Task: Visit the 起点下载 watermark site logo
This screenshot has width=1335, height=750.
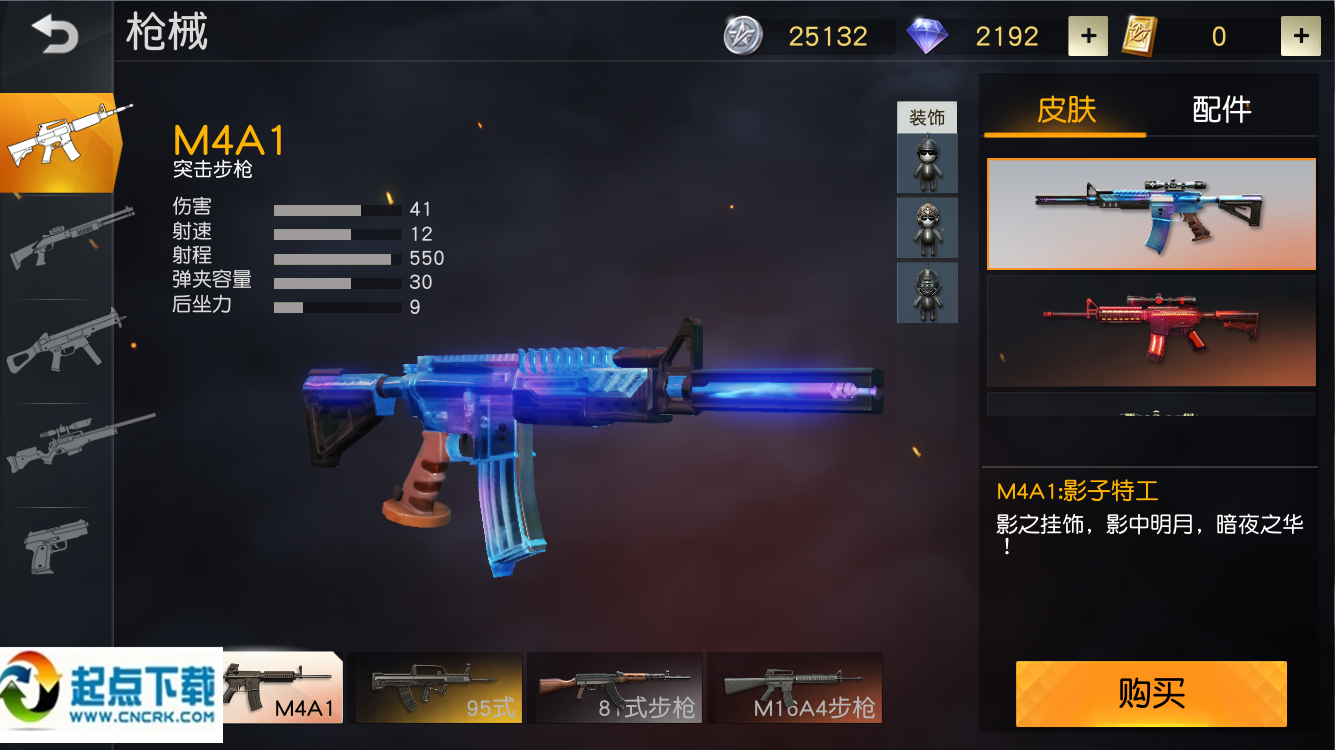Action: (x=111, y=694)
